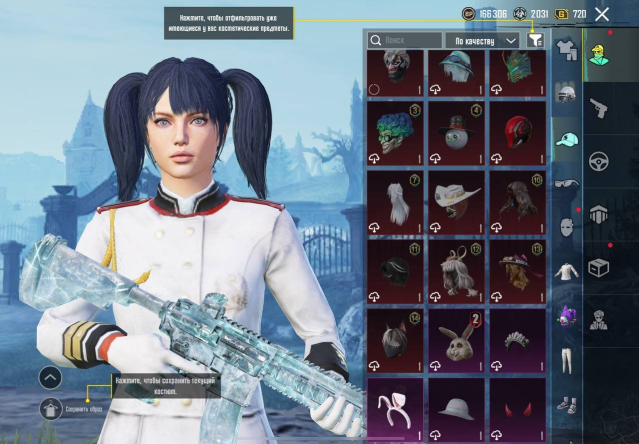The width and height of the screenshot is (639, 444).
Task: Switch to the weapon skins tab
Action: [599, 107]
